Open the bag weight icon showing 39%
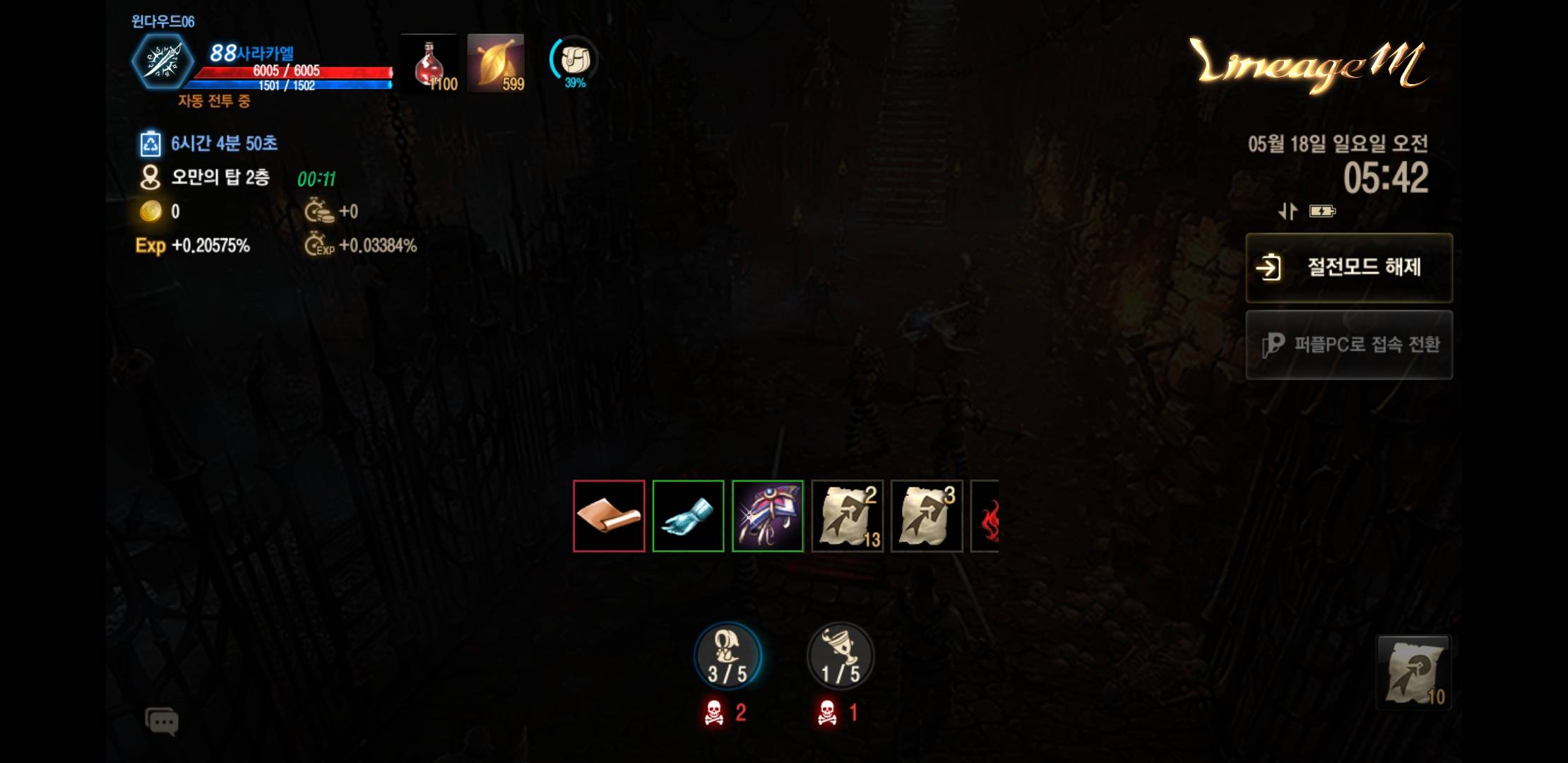 [x=574, y=61]
